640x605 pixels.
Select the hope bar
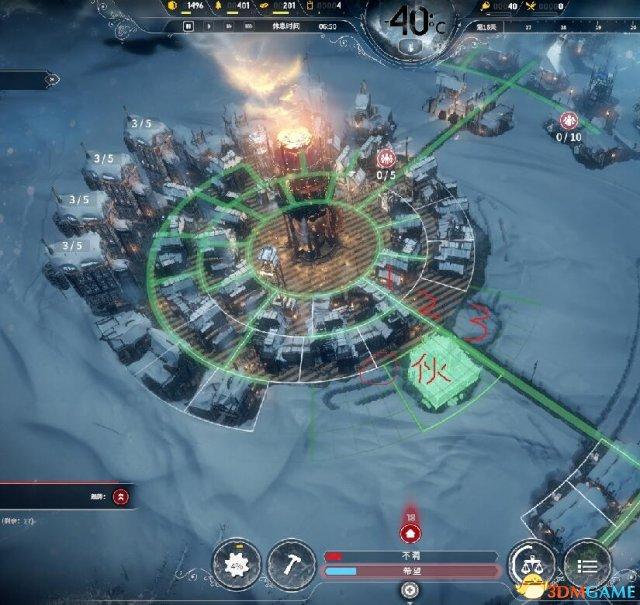pos(410,571)
